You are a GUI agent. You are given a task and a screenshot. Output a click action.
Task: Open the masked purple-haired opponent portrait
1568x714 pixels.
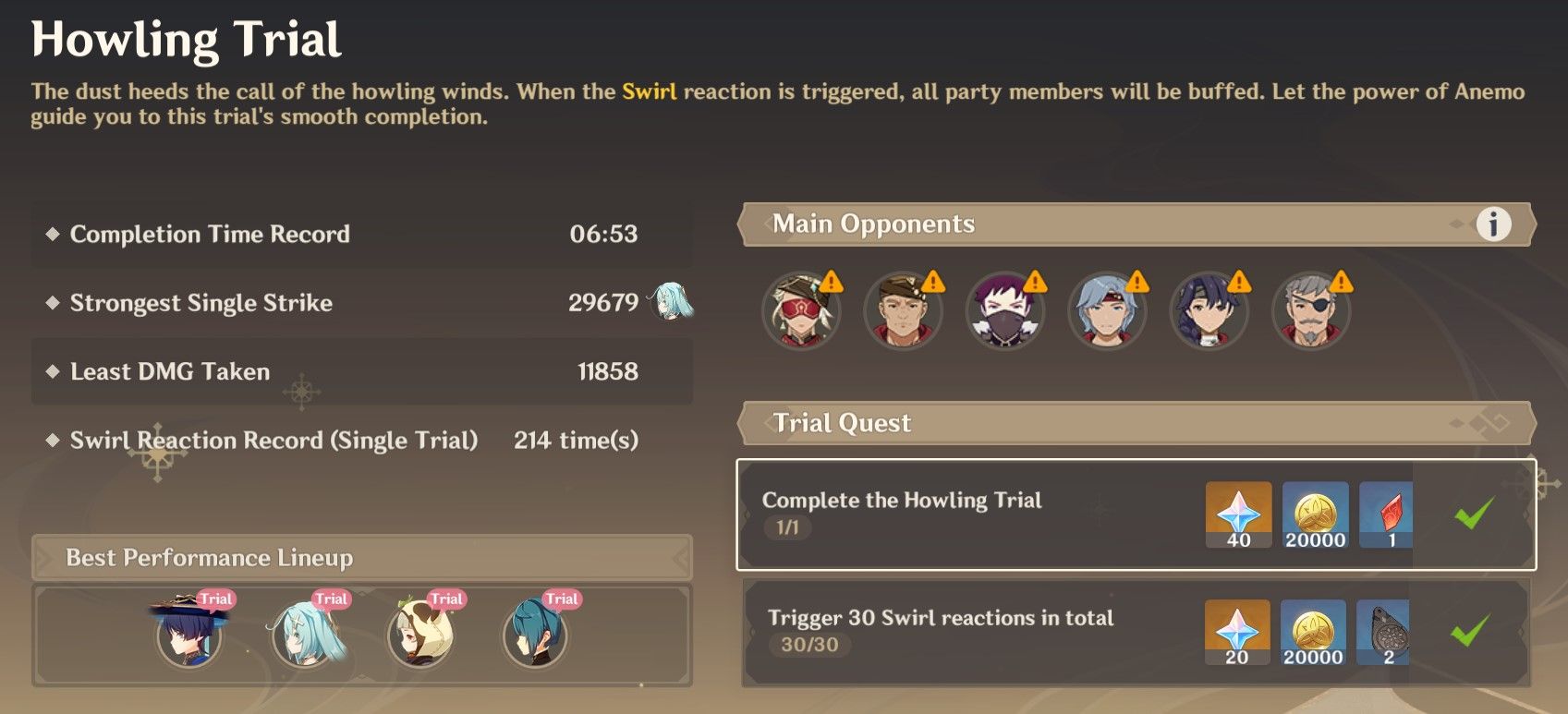pyautogui.click(x=1005, y=311)
